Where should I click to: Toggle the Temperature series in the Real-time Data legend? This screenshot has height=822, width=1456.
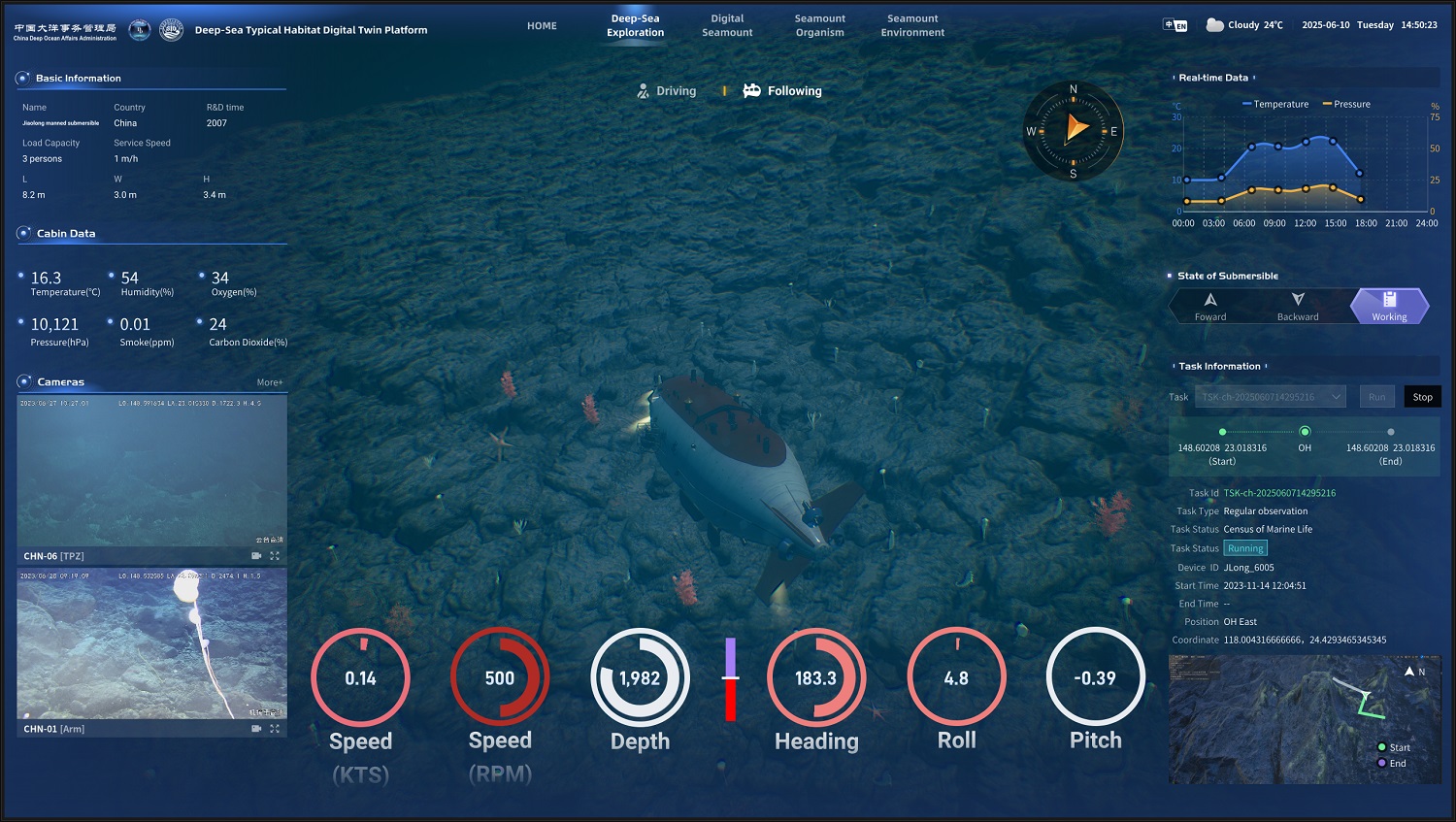1274,104
